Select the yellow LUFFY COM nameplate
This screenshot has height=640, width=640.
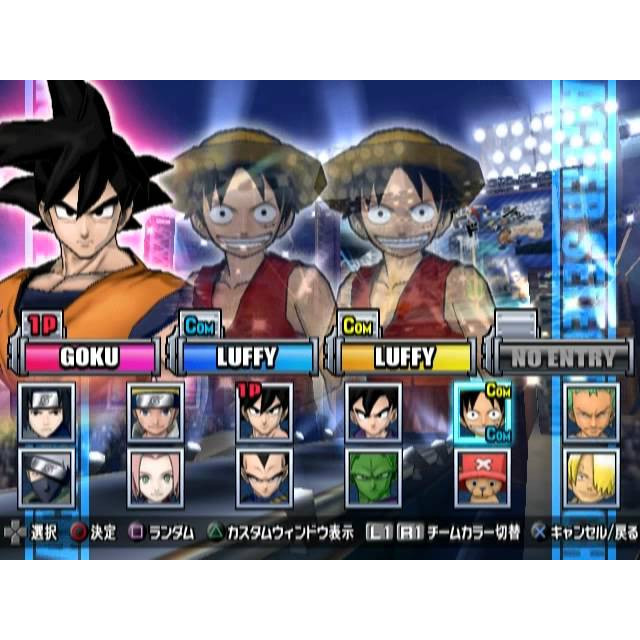pyautogui.click(x=404, y=357)
